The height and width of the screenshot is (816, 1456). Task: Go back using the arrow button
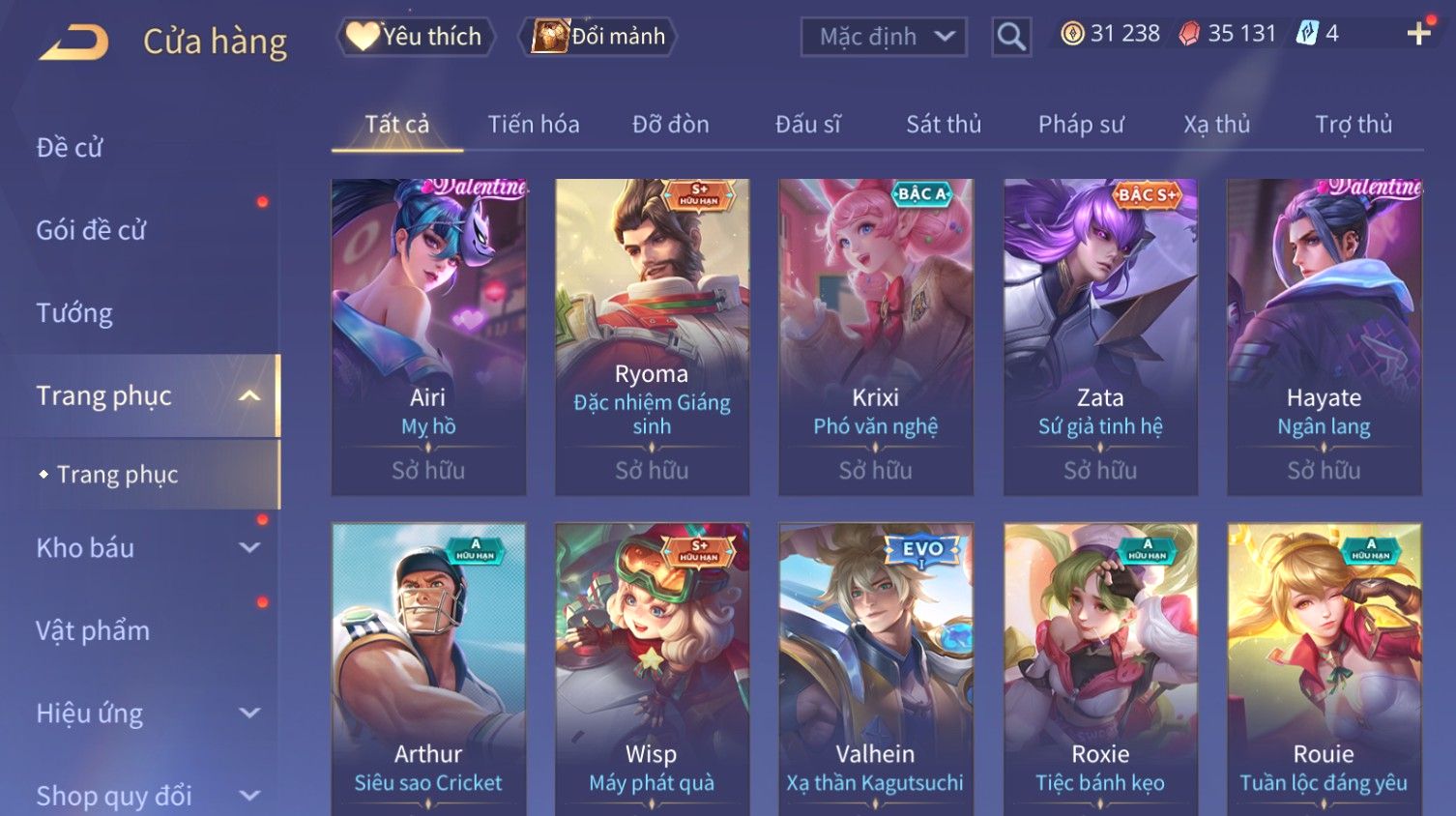click(x=73, y=43)
